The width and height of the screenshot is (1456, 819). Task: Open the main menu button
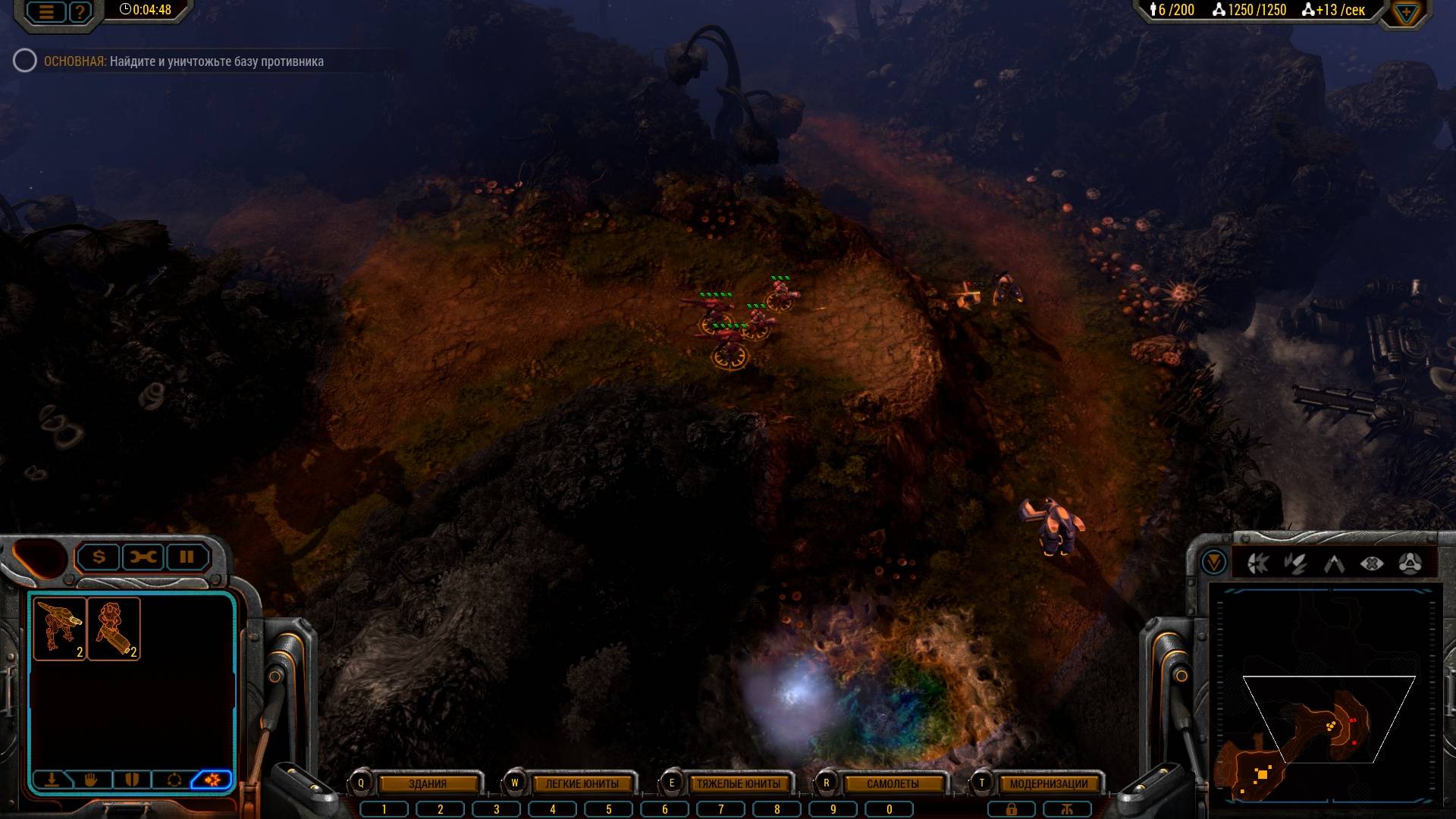(46, 12)
